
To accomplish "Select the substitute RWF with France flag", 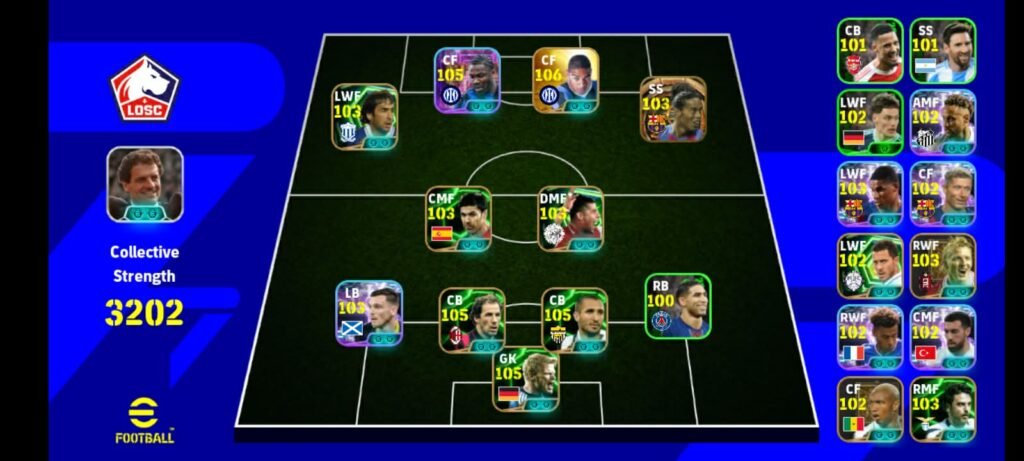I will click(870, 338).
